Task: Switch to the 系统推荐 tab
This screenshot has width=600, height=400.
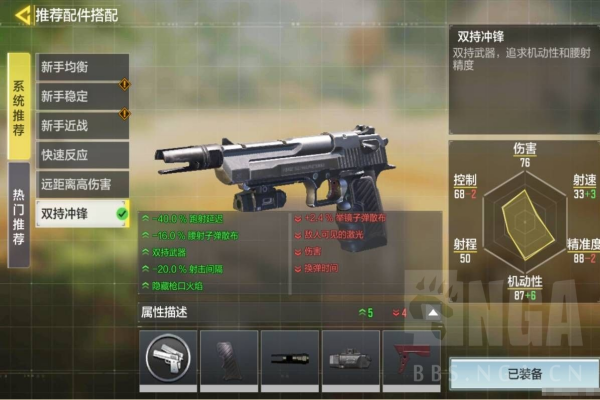Action: [x=19, y=106]
